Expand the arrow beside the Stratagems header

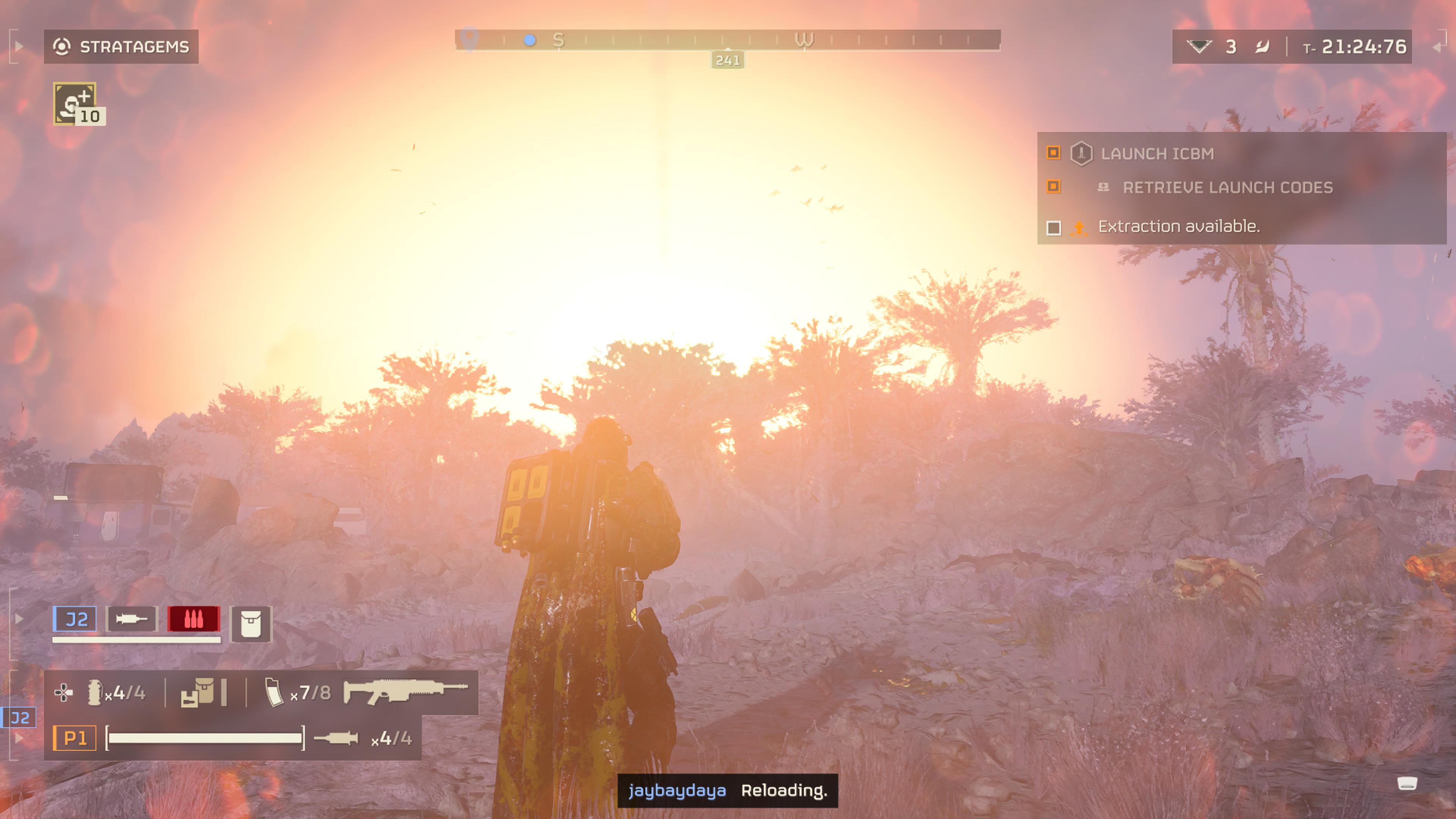[x=19, y=46]
